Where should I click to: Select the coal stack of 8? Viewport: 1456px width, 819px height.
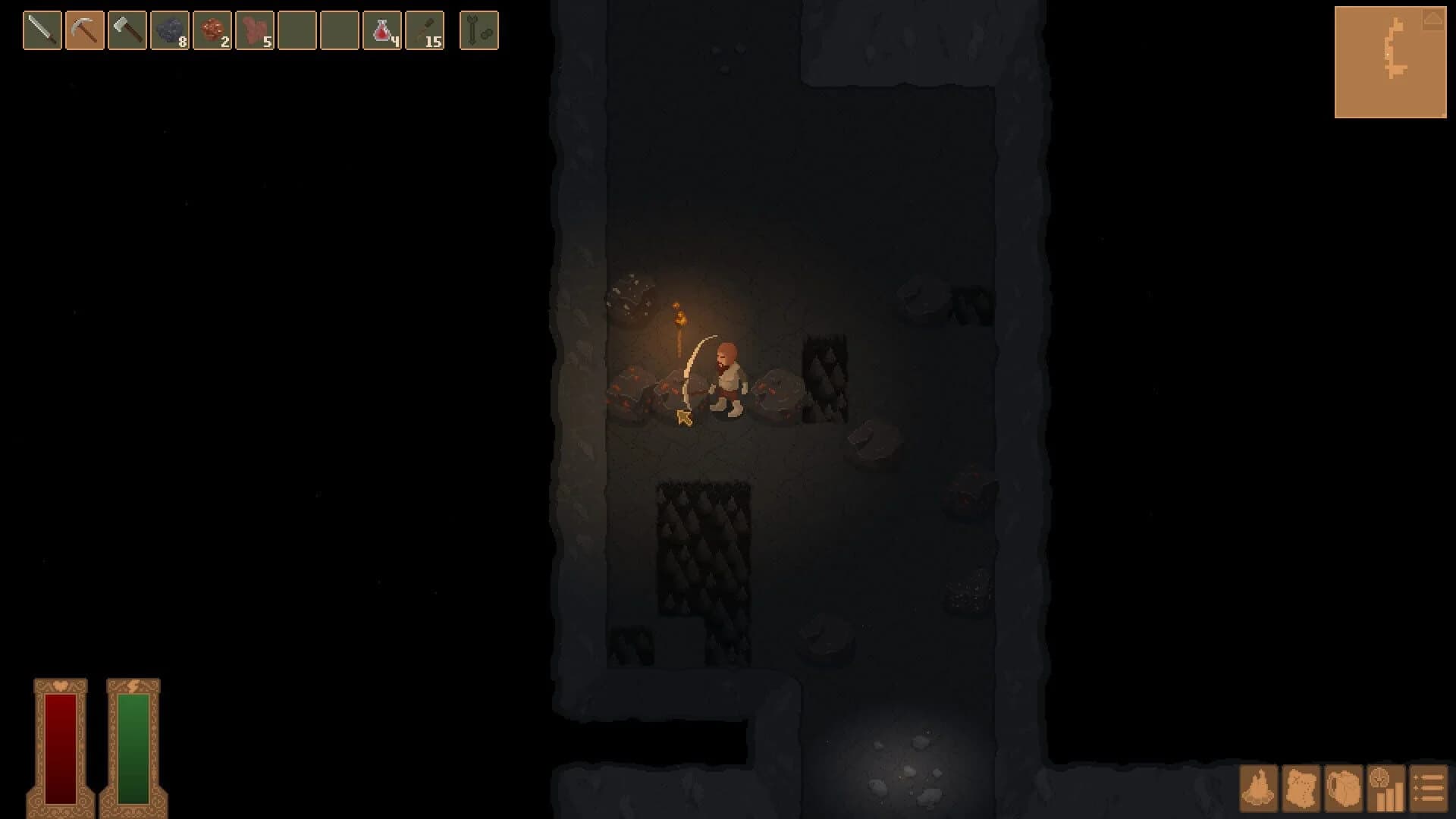pyautogui.click(x=168, y=29)
